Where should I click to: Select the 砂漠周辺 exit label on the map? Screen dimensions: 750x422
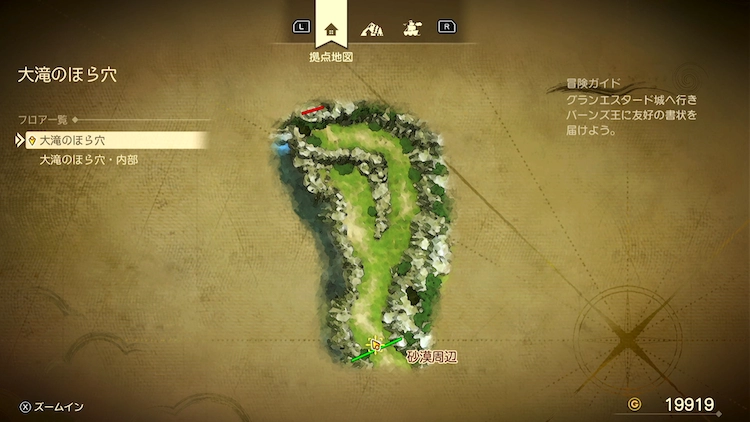coord(432,356)
